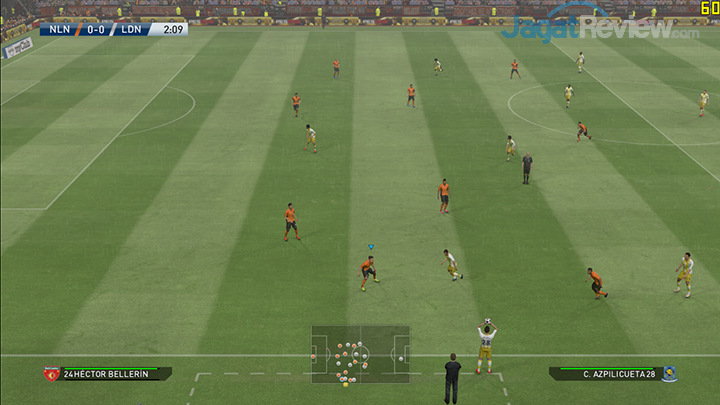
Task: Click the pitch radar minimap
Action: point(360,353)
